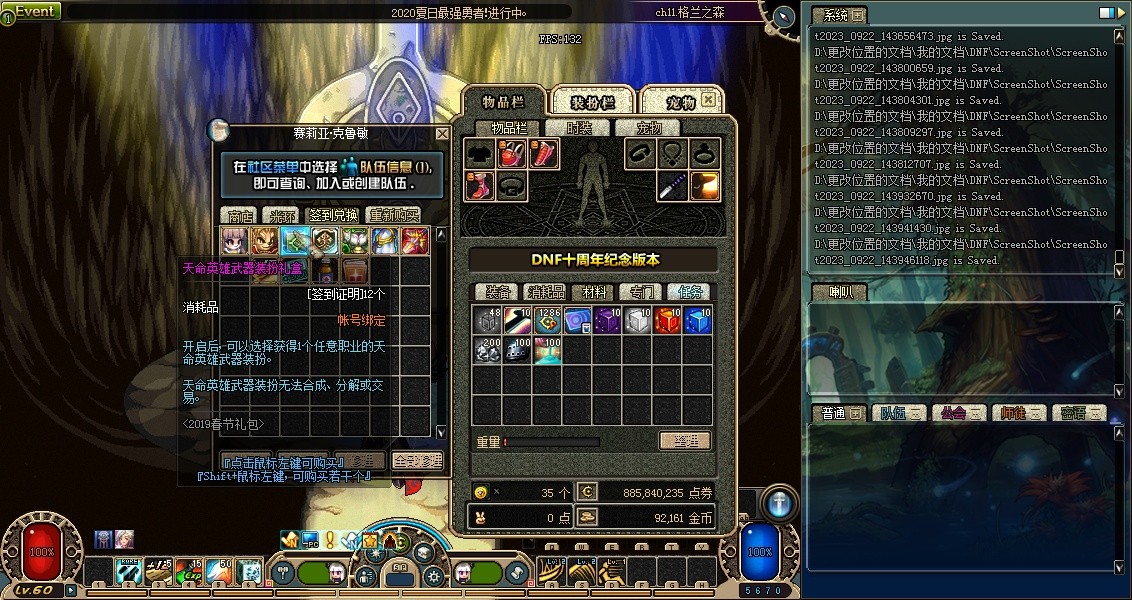1132x600 pixels.
Task: Click the 全部修理 repair-all button
Action: [417, 461]
